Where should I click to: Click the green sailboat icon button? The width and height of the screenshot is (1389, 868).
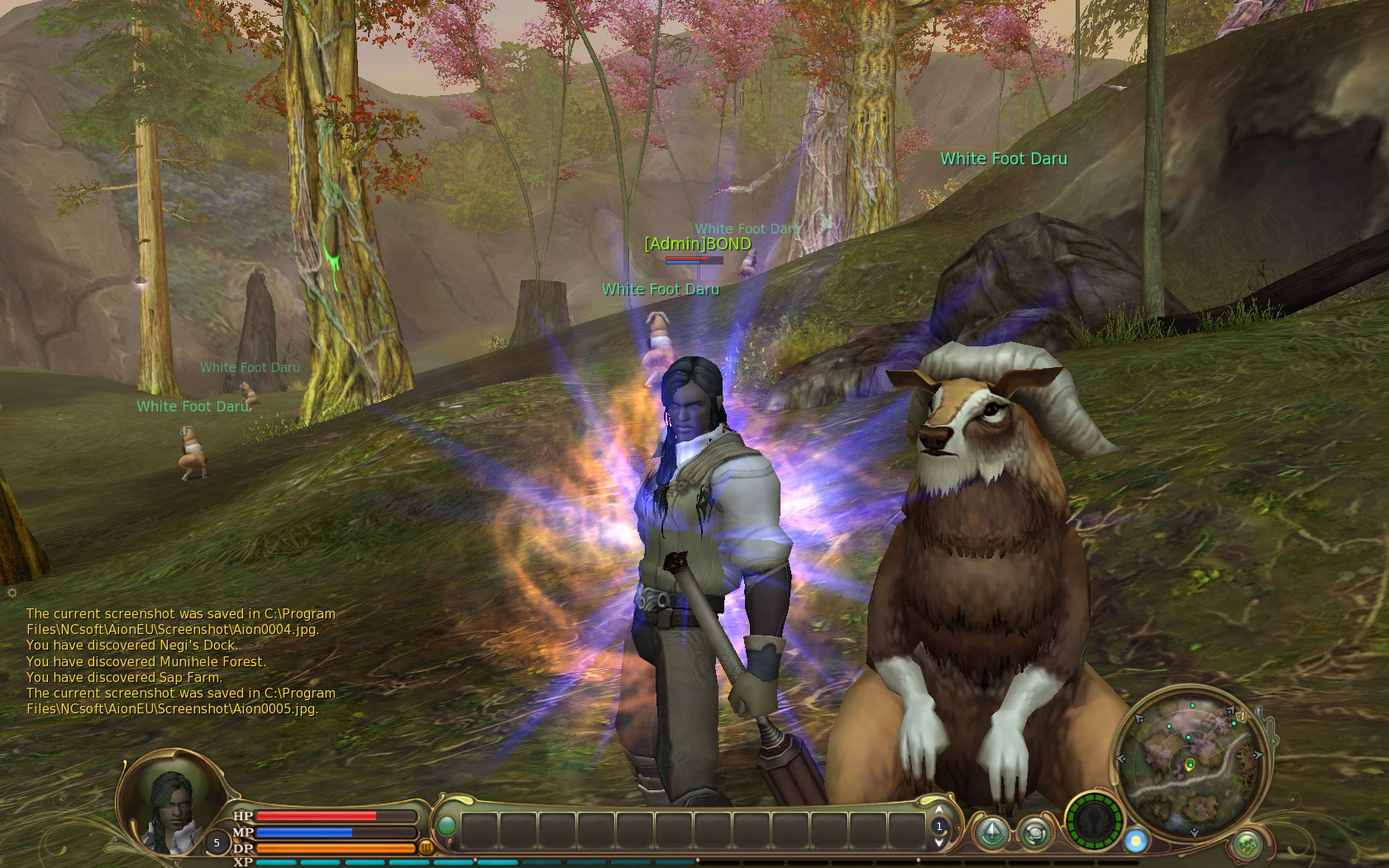tap(991, 832)
